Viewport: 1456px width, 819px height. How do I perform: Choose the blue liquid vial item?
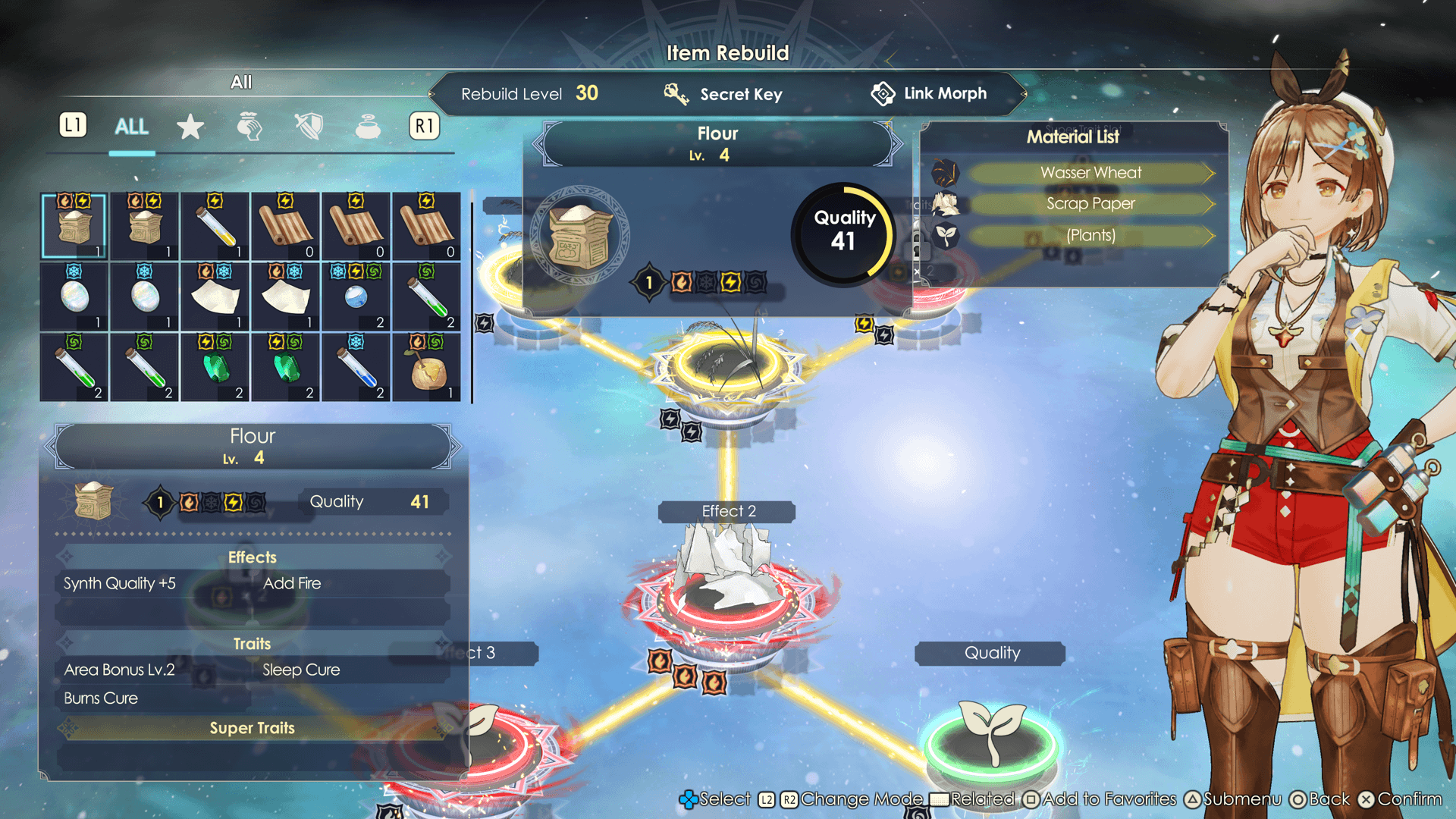(356, 367)
